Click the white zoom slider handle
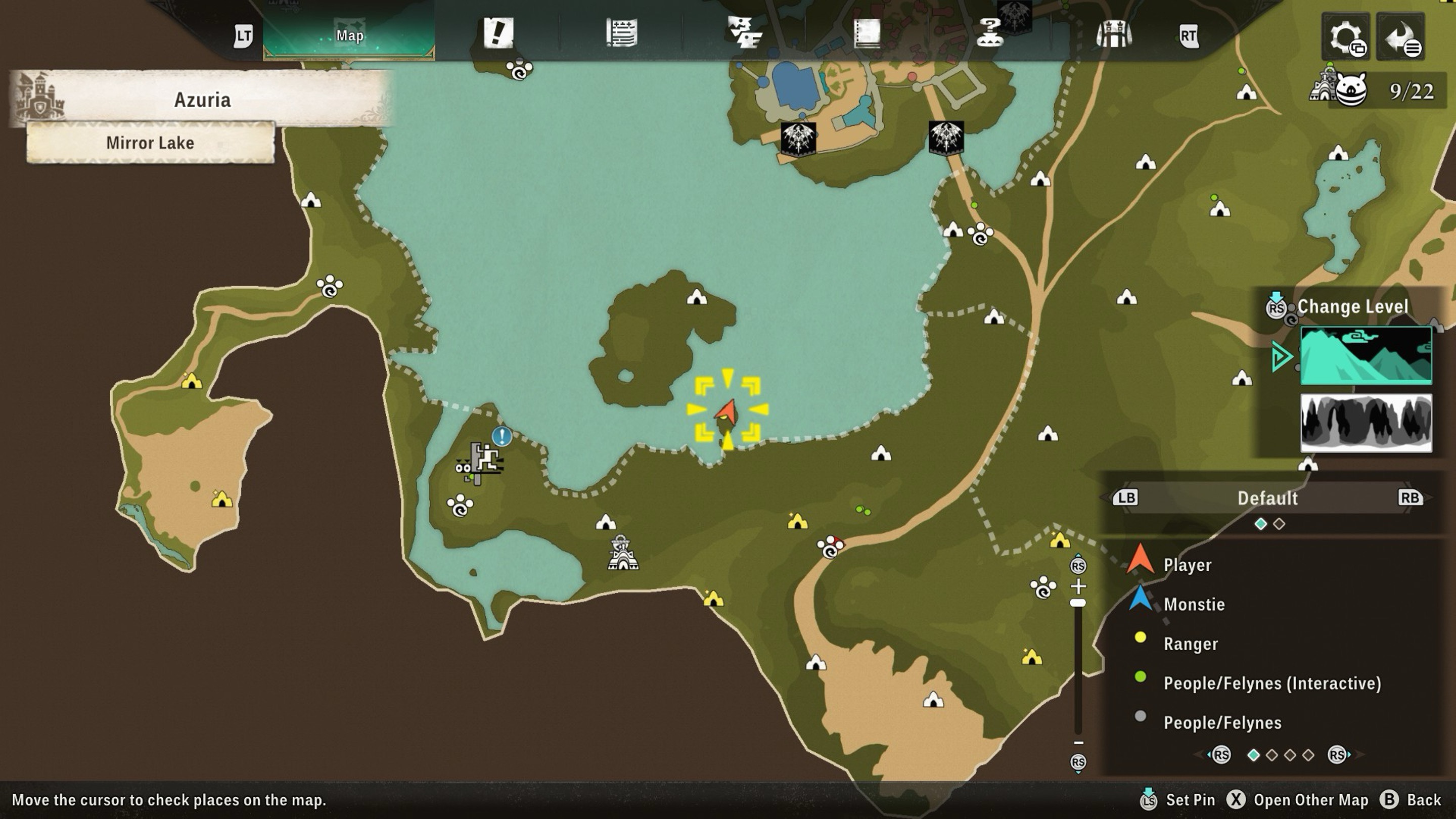Screen dimensions: 1456x819 coord(1078,603)
